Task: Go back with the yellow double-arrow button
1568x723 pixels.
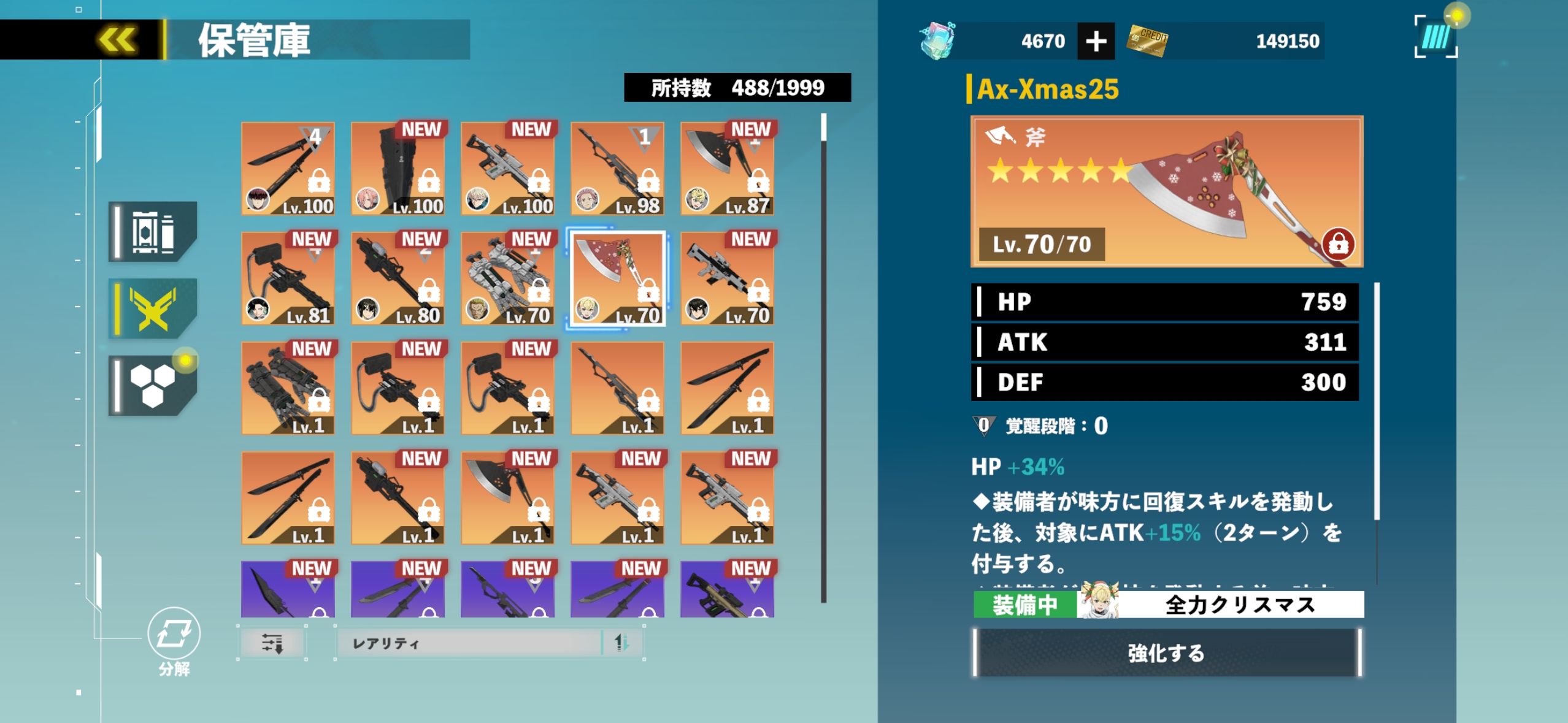Action: 117,40
